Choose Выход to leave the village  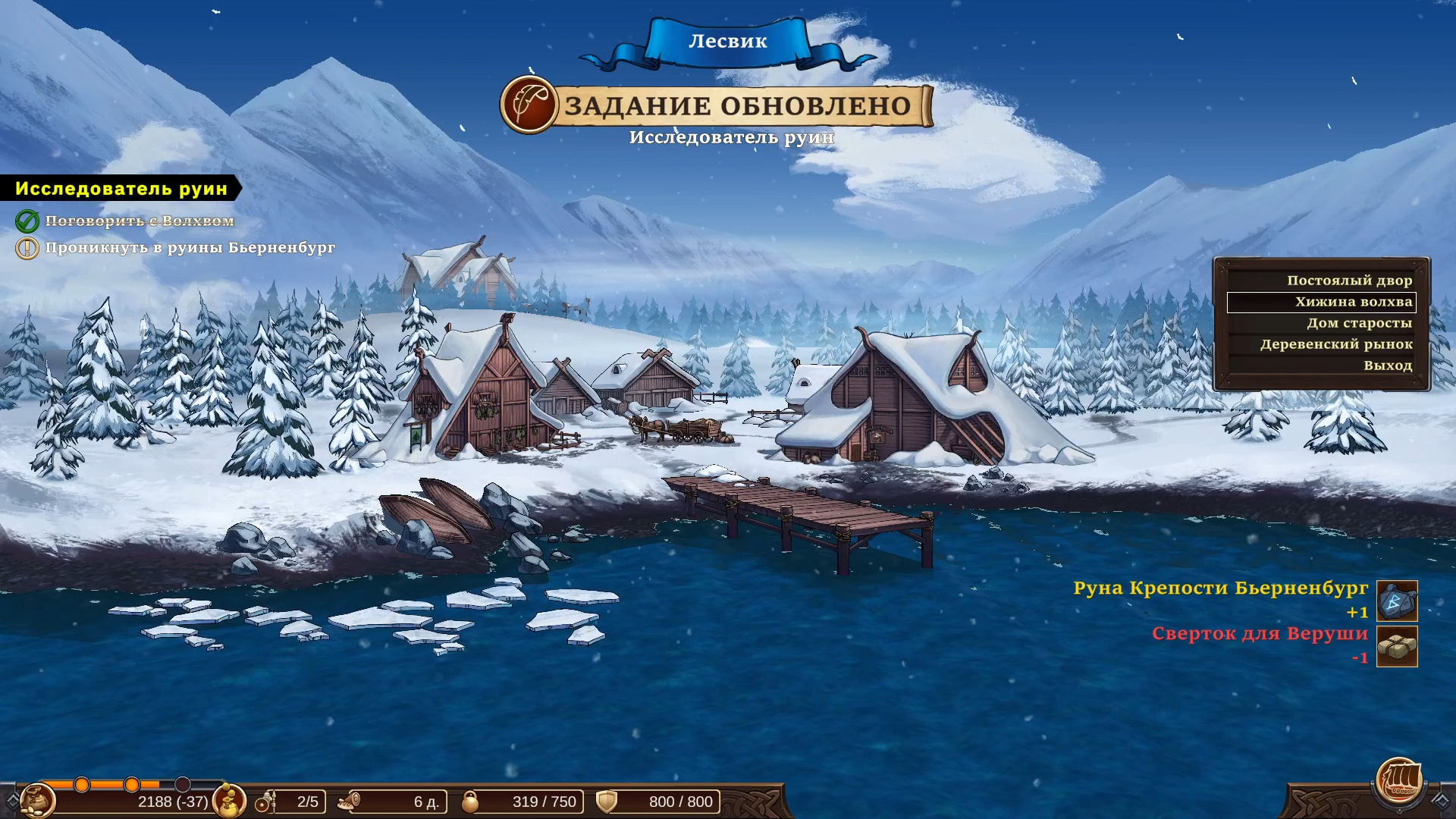click(1387, 366)
